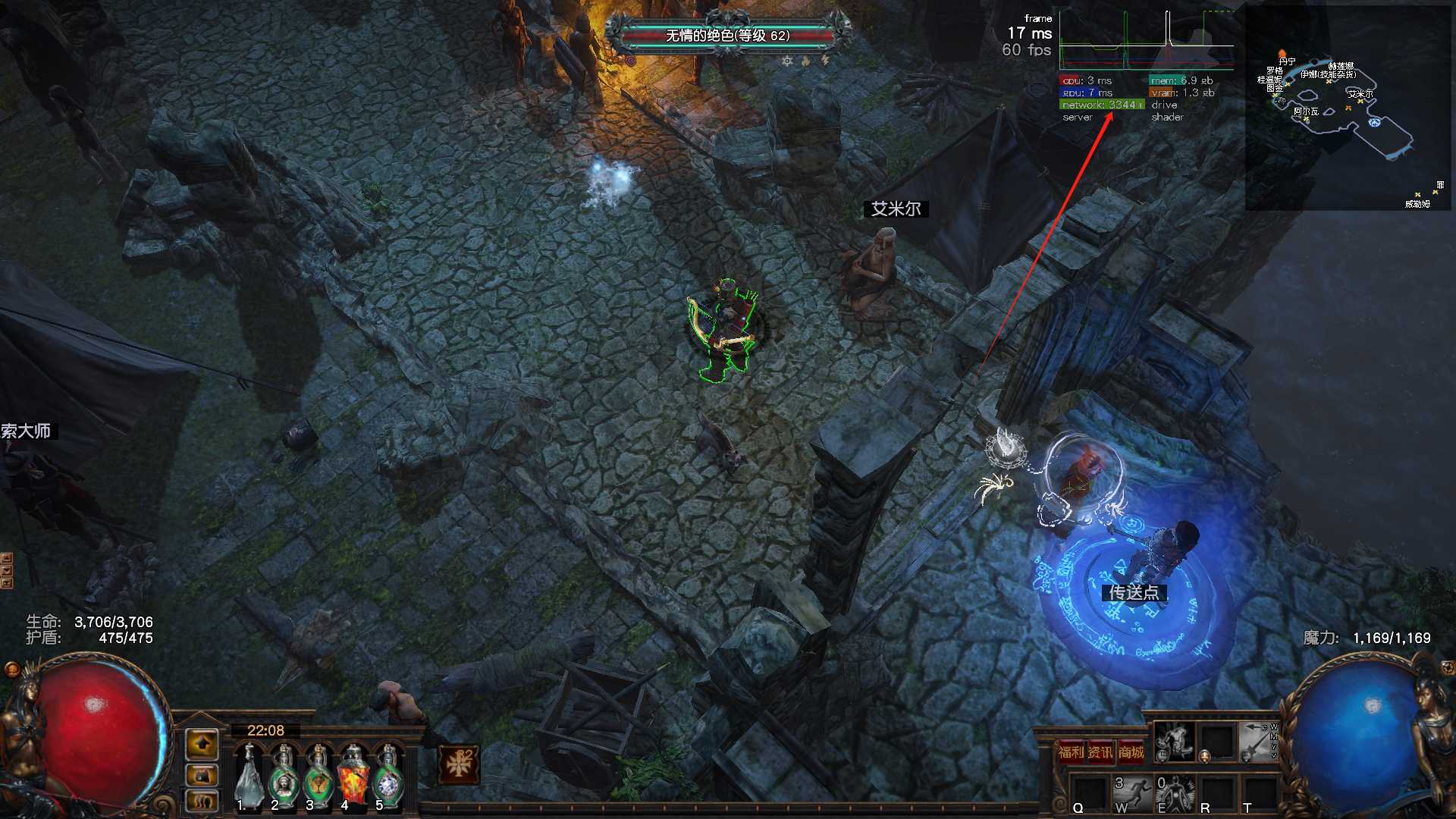1456x819 pixels.
Task: Click the middle gold button beside flasks
Action: [x=202, y=775]
